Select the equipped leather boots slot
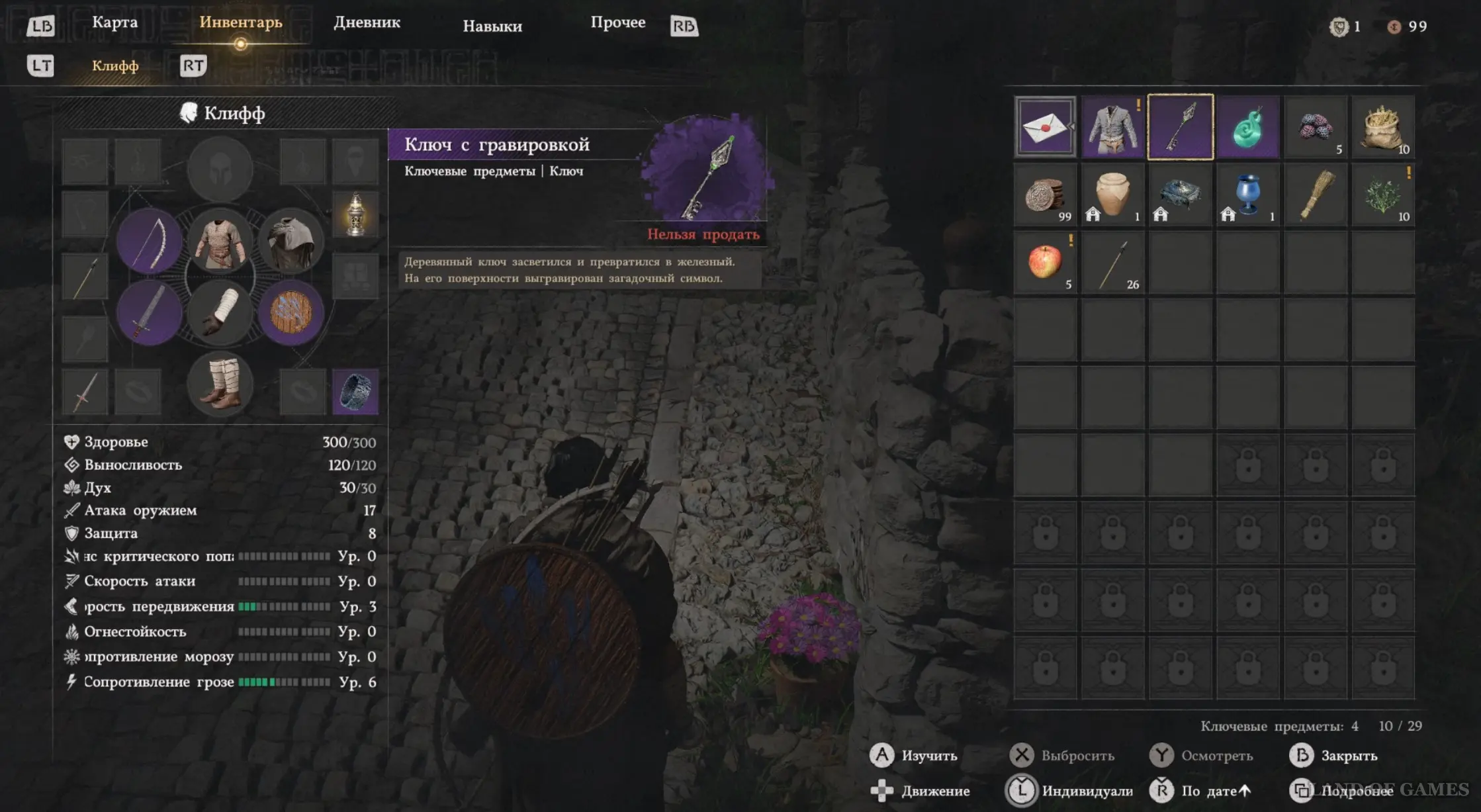 click(x=220, y=384)
